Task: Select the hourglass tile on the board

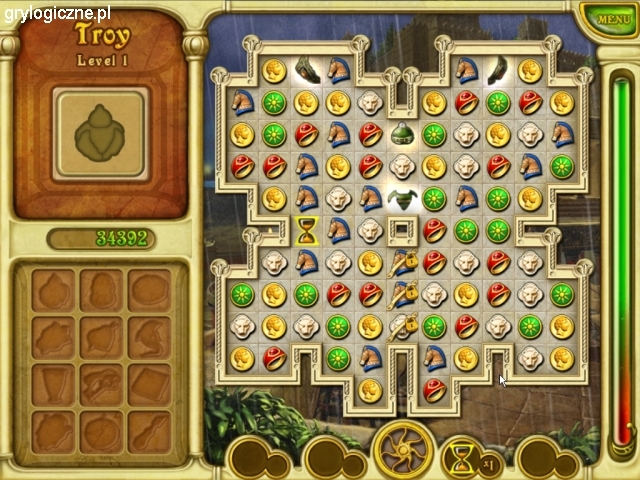Action: 306,231
